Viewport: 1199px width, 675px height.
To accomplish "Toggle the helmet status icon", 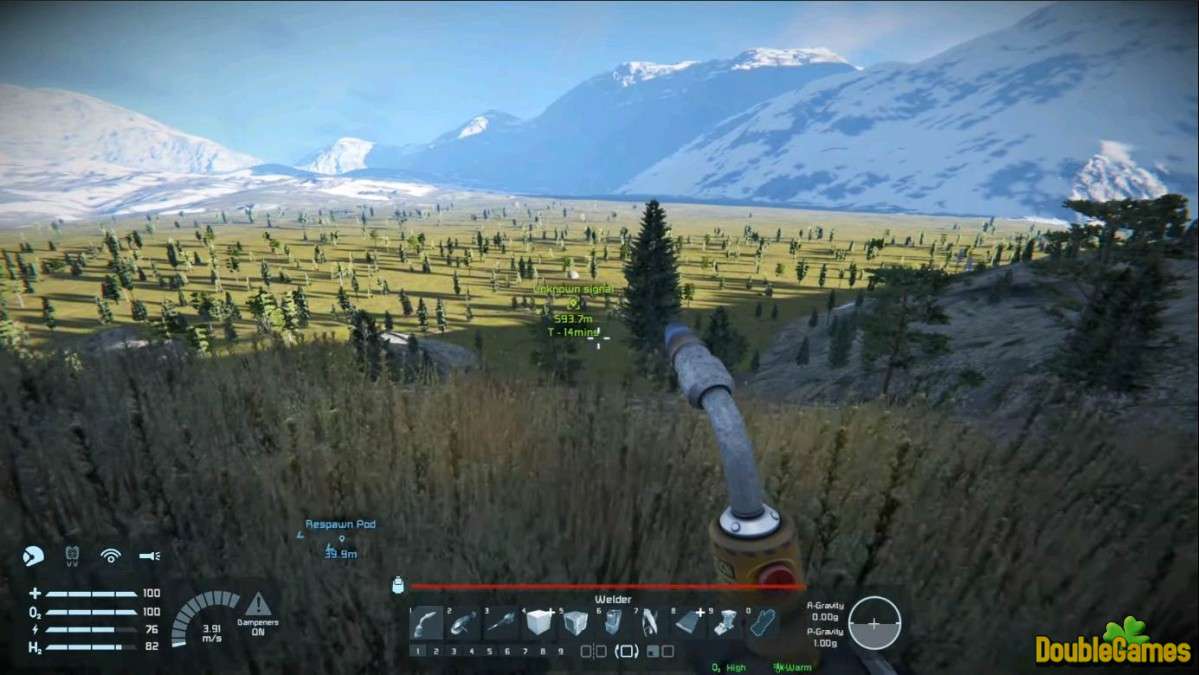I will [33, 556].
